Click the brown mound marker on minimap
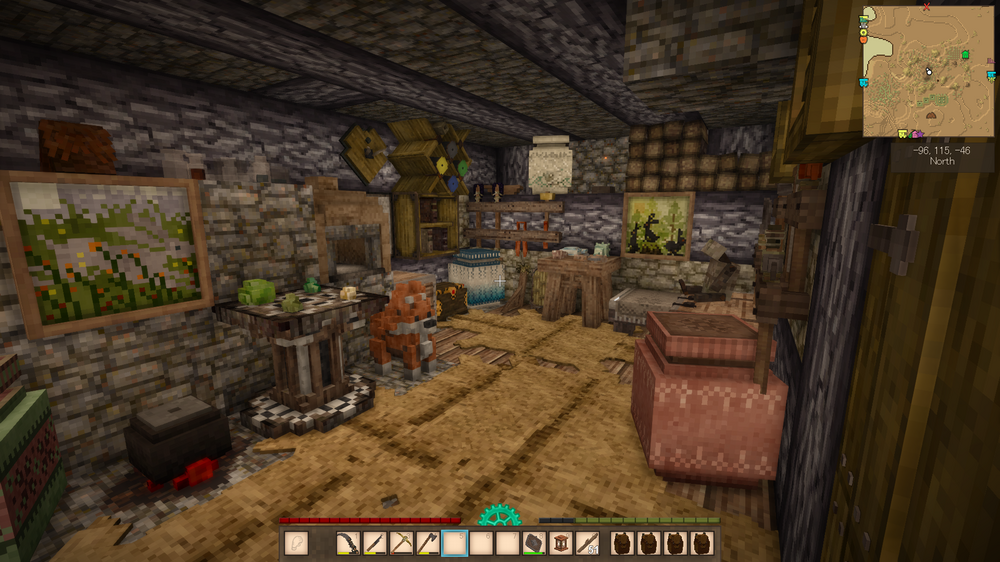The width and height of the screenshot is (1000, 562). pos(932,115)
